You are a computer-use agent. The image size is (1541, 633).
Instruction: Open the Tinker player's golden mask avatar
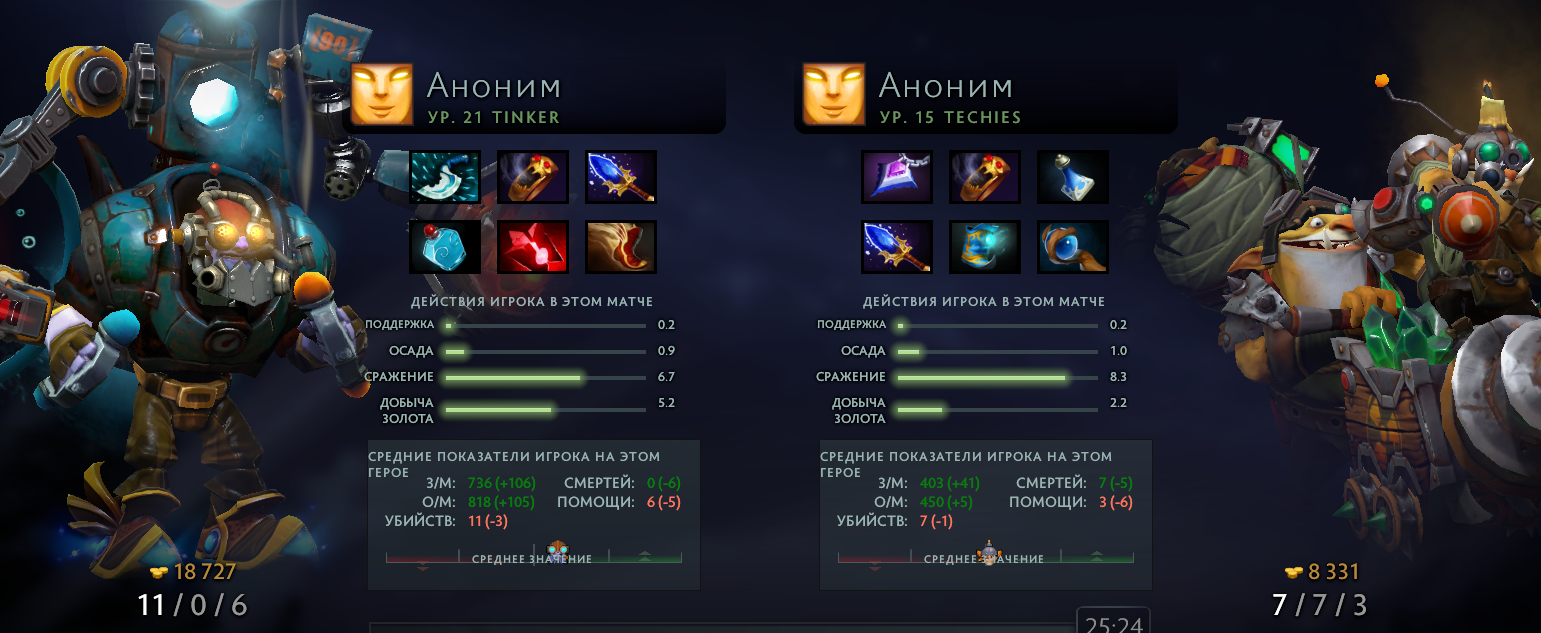(382, 93)
